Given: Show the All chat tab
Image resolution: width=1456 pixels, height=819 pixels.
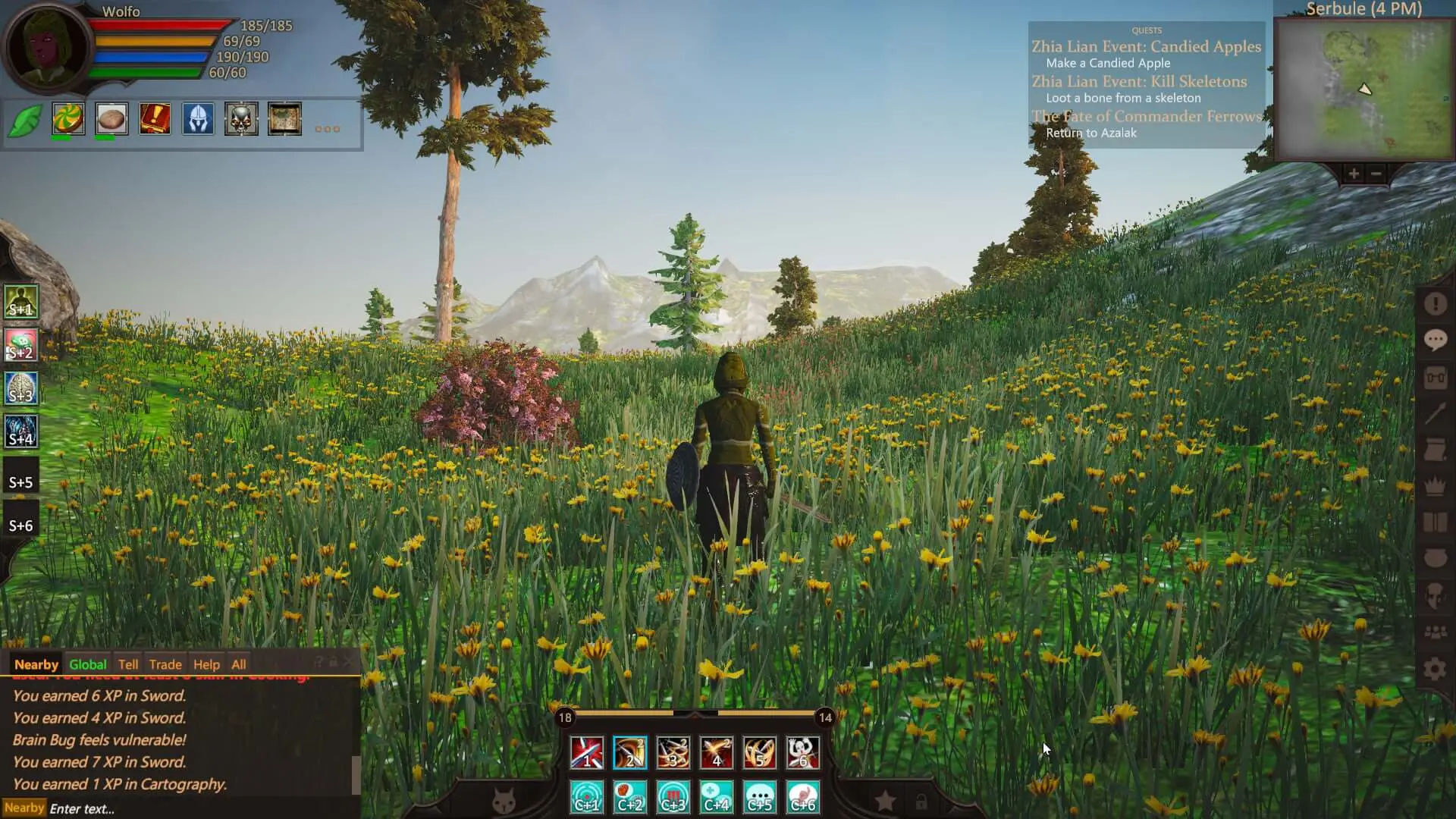Looking at the screenshot, I should (238, 664).
